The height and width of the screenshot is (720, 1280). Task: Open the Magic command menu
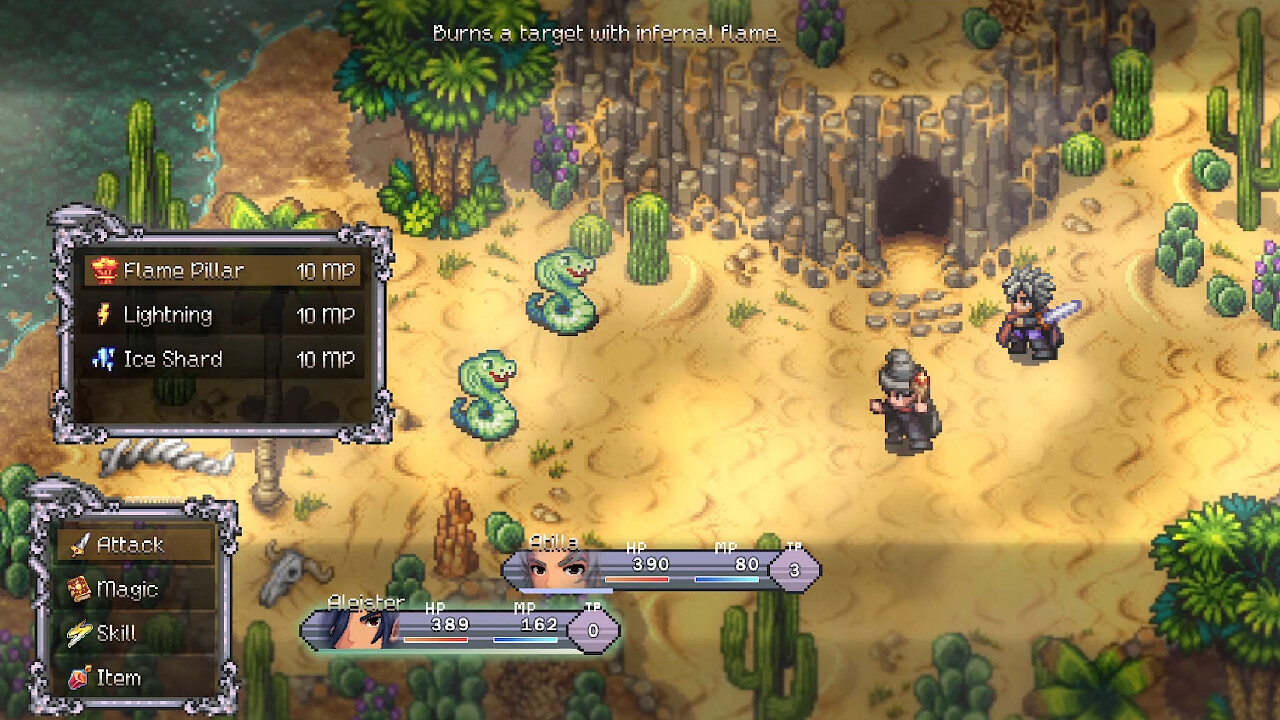pyautogui.click(x=135, y=589)
